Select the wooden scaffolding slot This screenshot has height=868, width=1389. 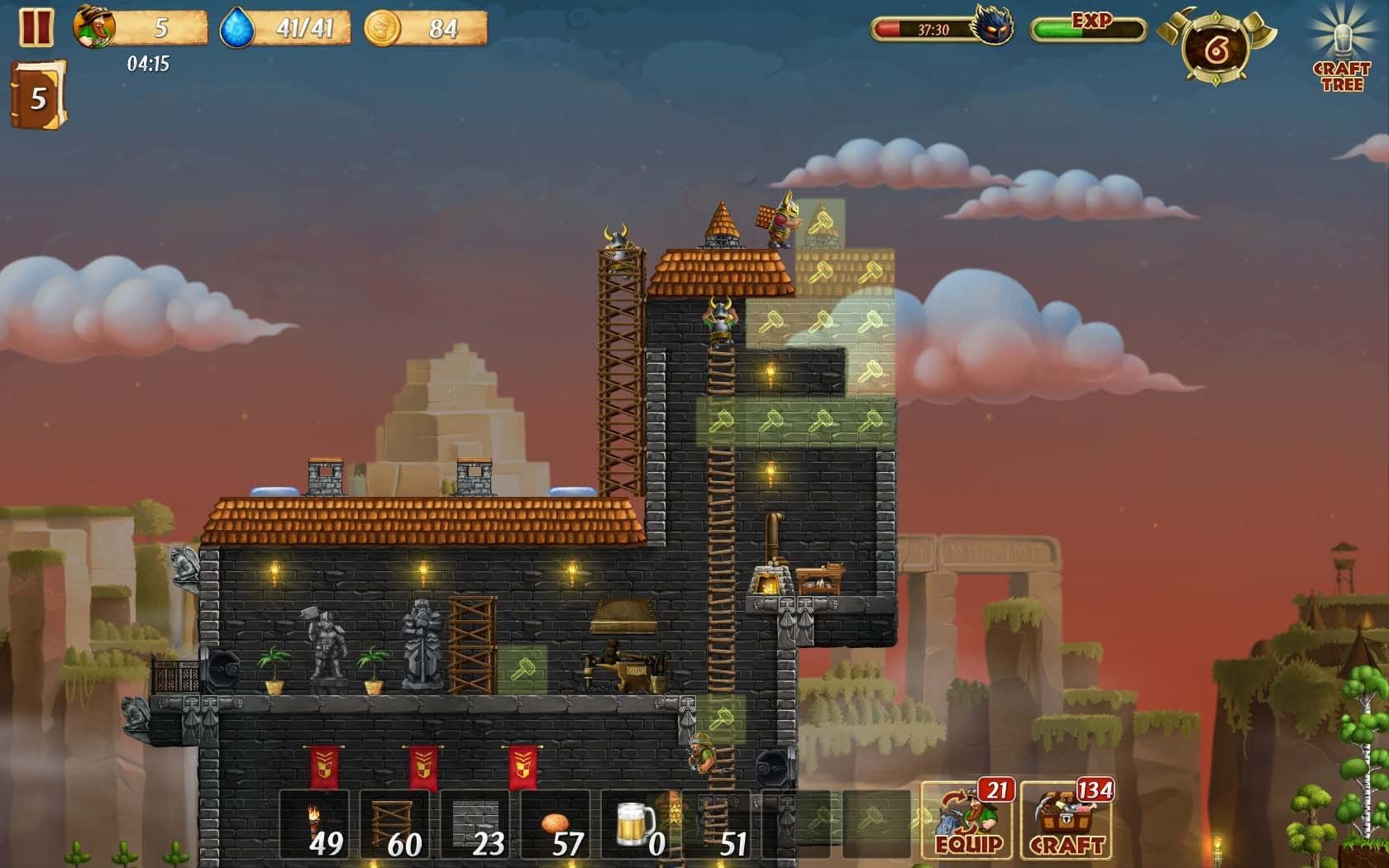394,824
